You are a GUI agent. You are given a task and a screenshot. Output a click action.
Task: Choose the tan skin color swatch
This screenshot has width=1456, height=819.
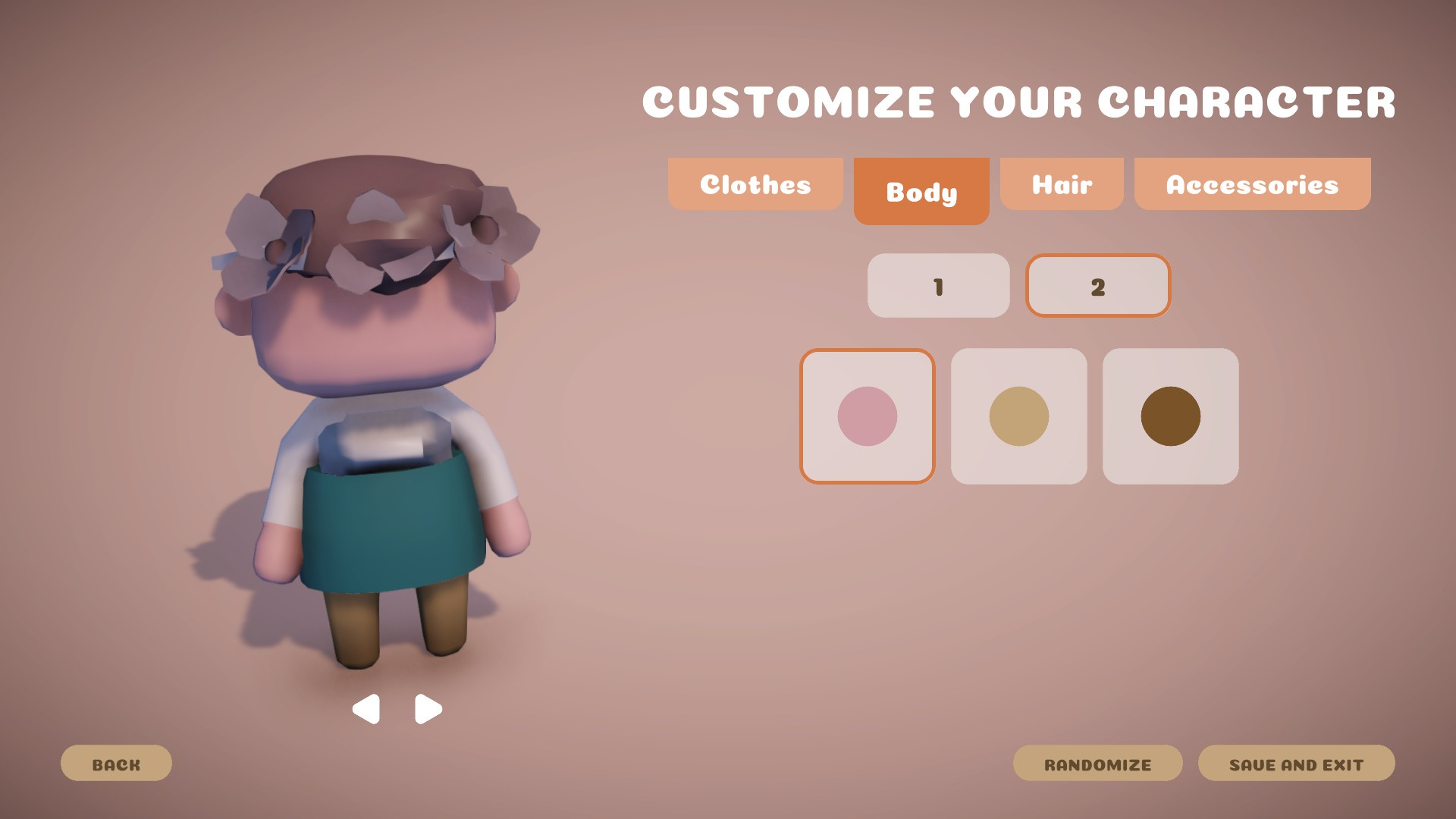[1018, 416]
